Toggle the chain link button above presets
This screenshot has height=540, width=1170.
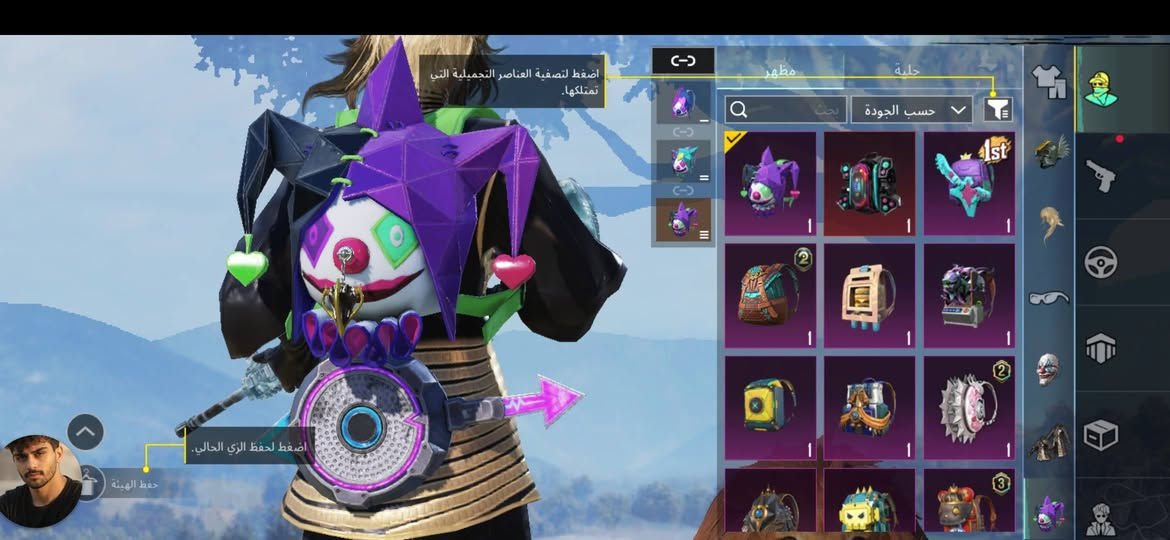(683, 61)
